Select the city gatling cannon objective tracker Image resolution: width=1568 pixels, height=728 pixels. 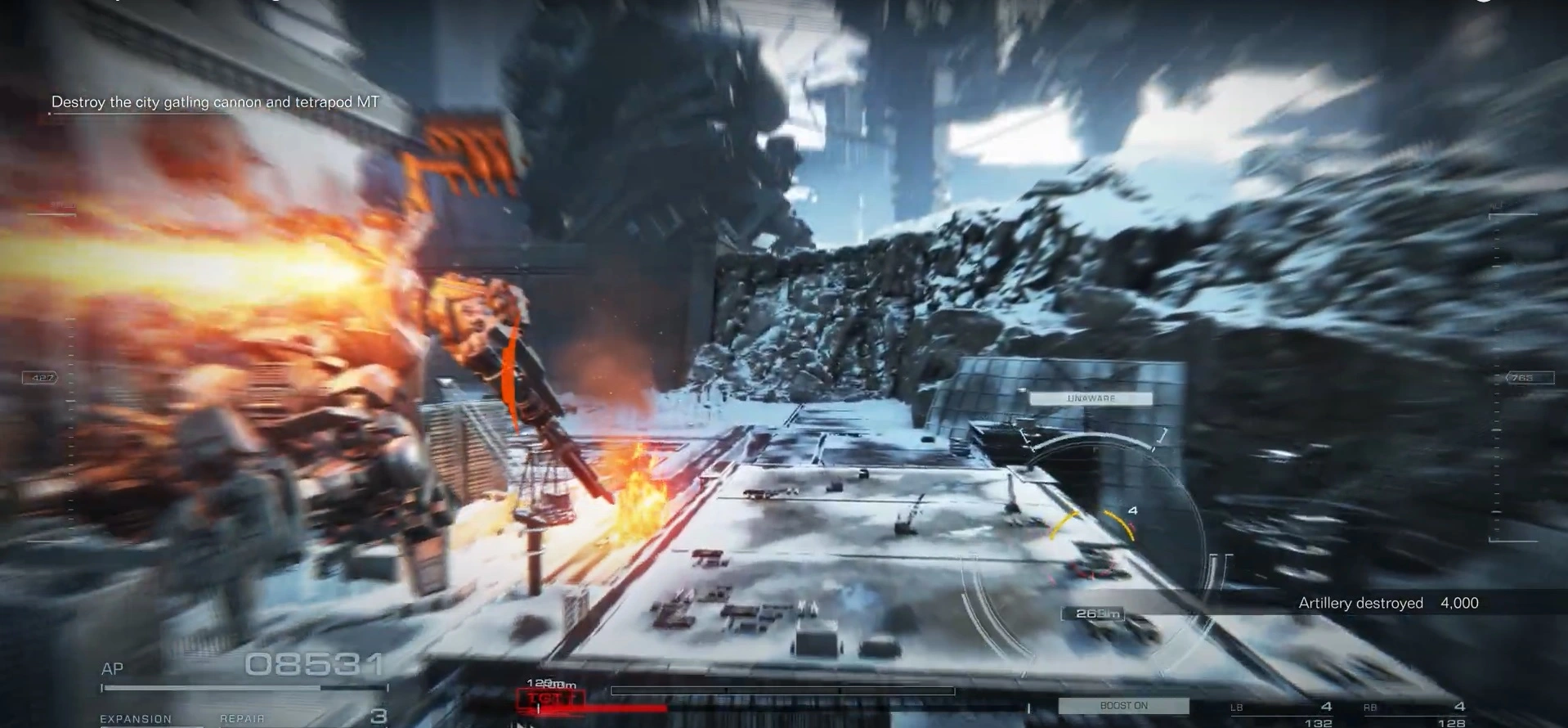coord(215,102)
